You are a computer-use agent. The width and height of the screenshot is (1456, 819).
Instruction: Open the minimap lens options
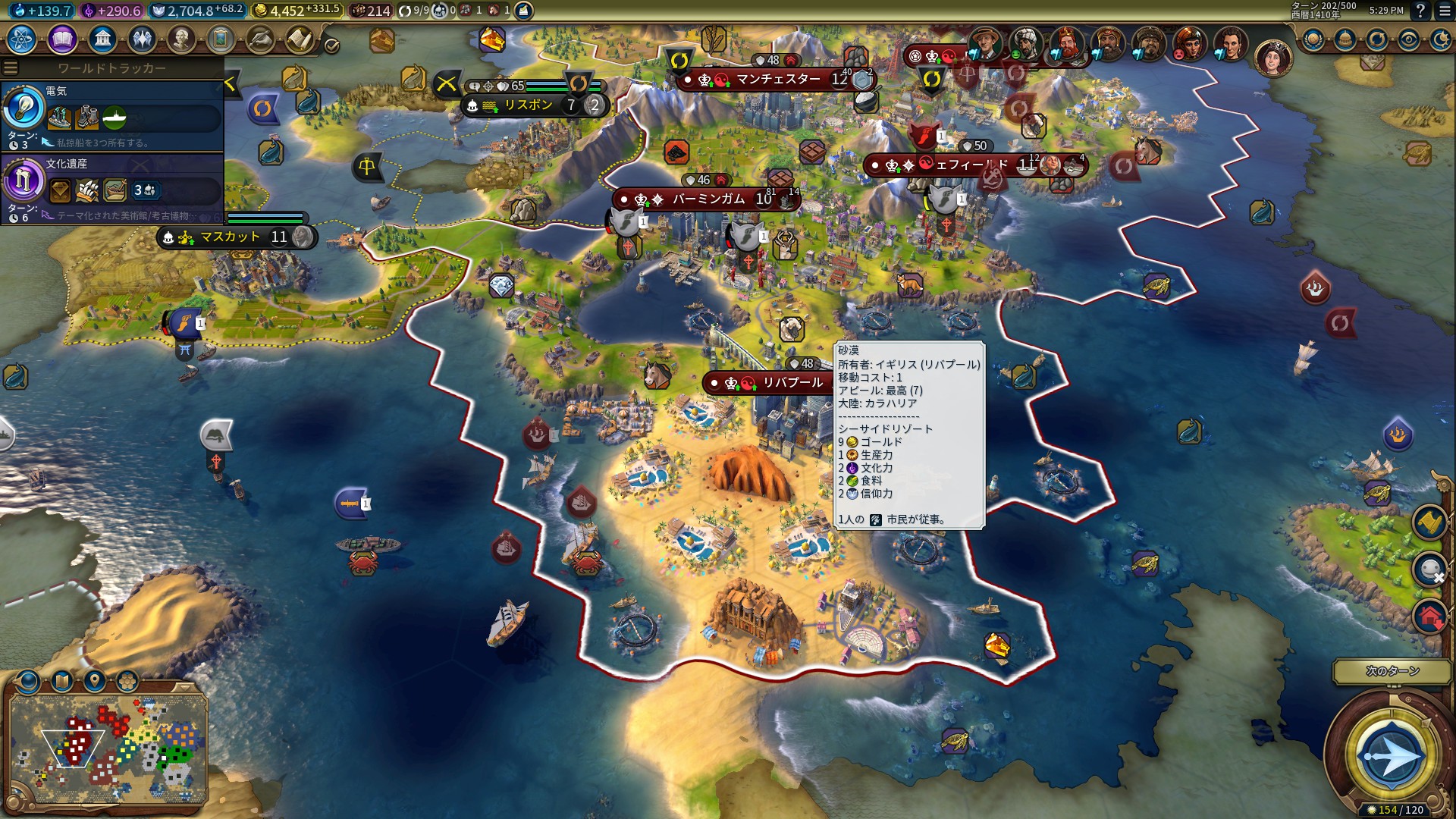pos(29,681)
